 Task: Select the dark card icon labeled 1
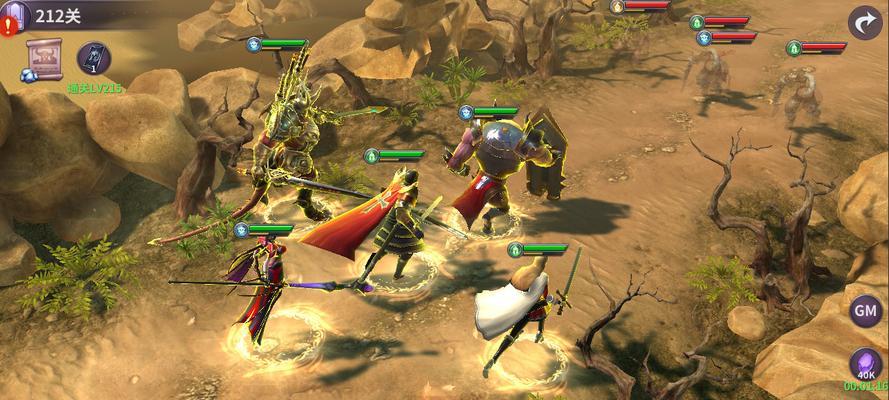[94, 58]
